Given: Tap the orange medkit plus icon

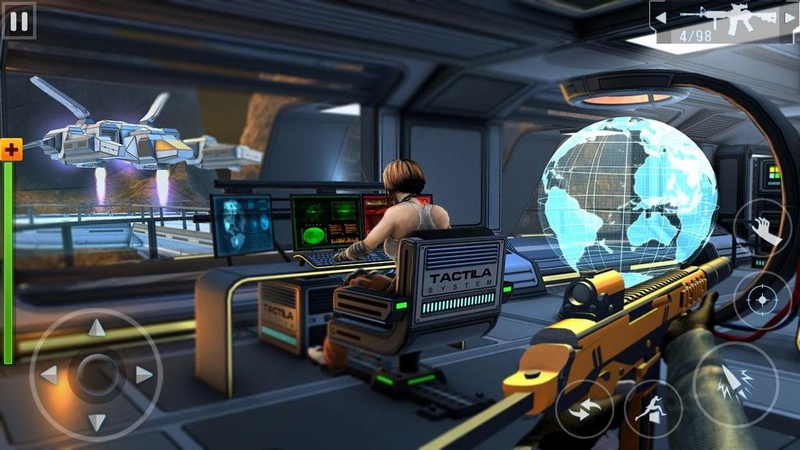Looking at the screenshot, I should point(11,150).
